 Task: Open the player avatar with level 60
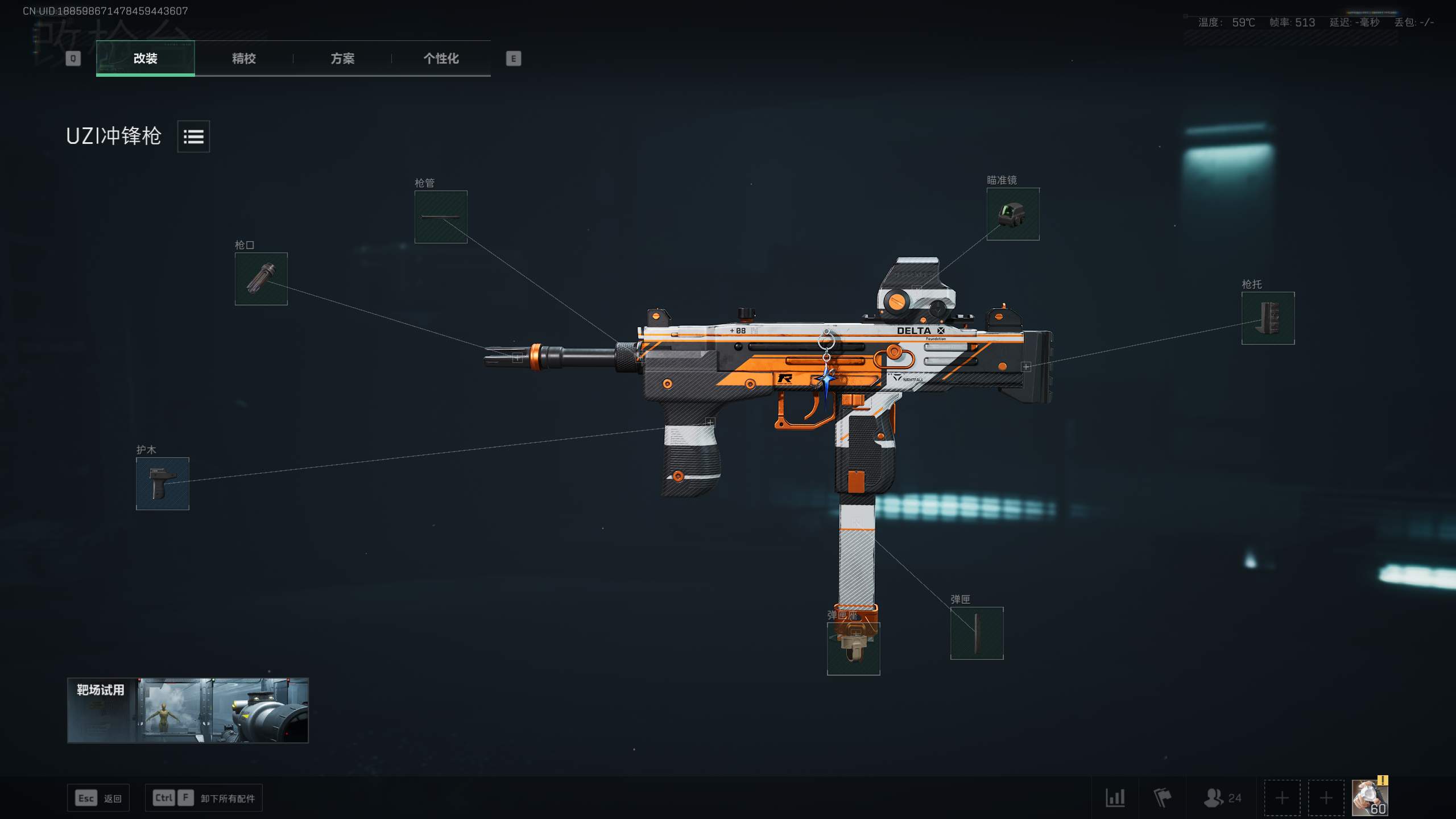[x=1370, y=798]
